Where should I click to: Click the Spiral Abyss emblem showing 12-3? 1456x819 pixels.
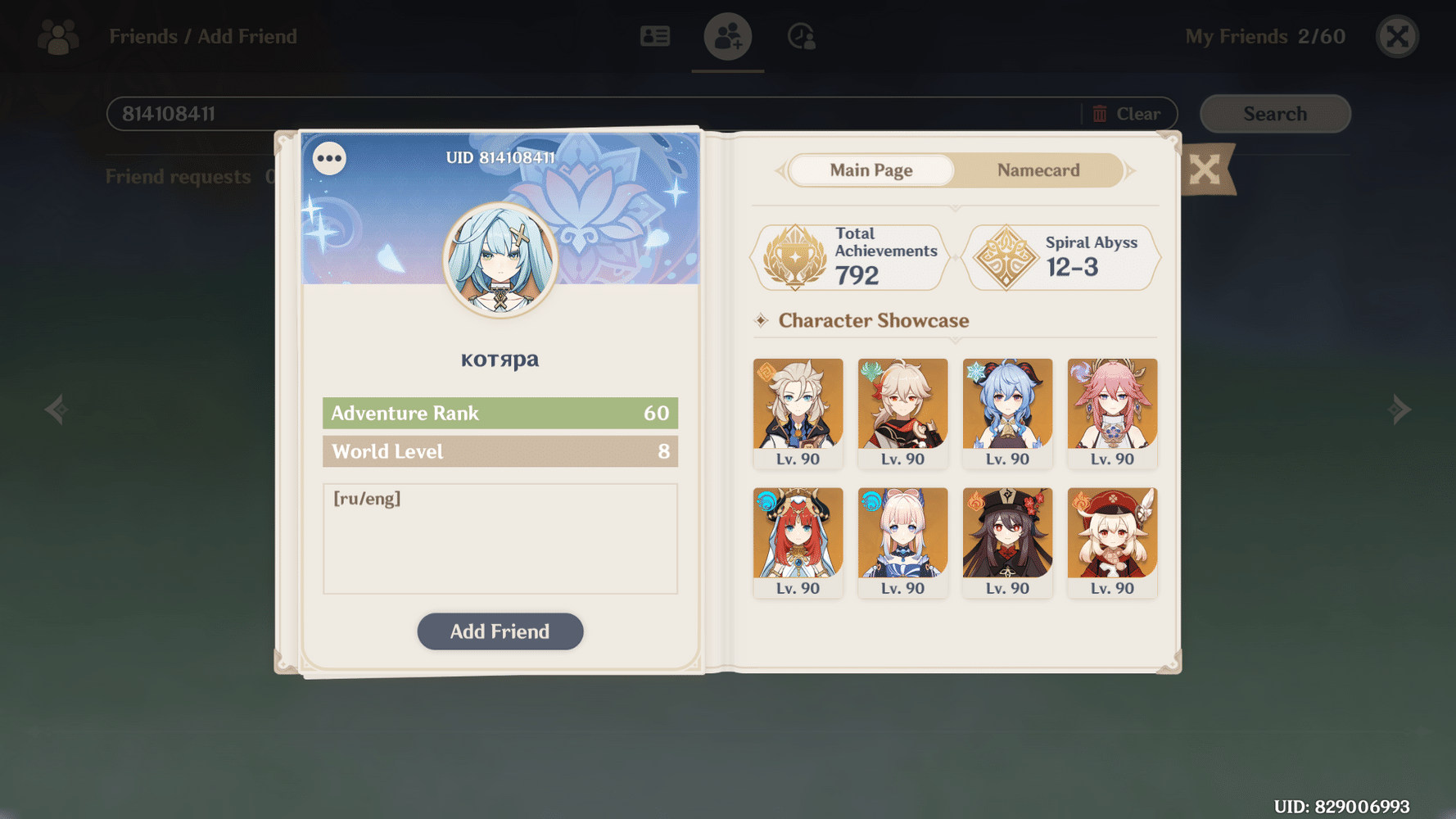[1008, 257]
